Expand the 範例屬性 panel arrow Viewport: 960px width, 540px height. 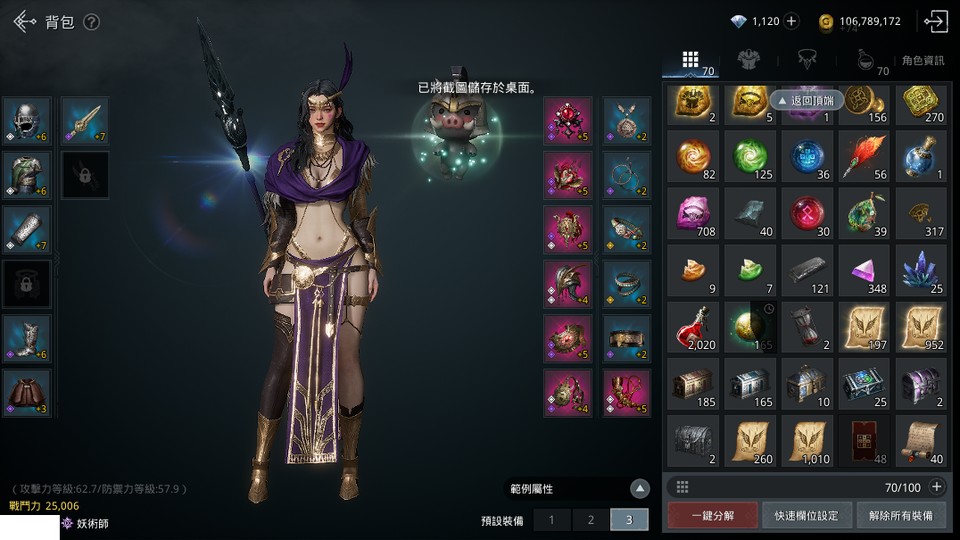point(640,488)
